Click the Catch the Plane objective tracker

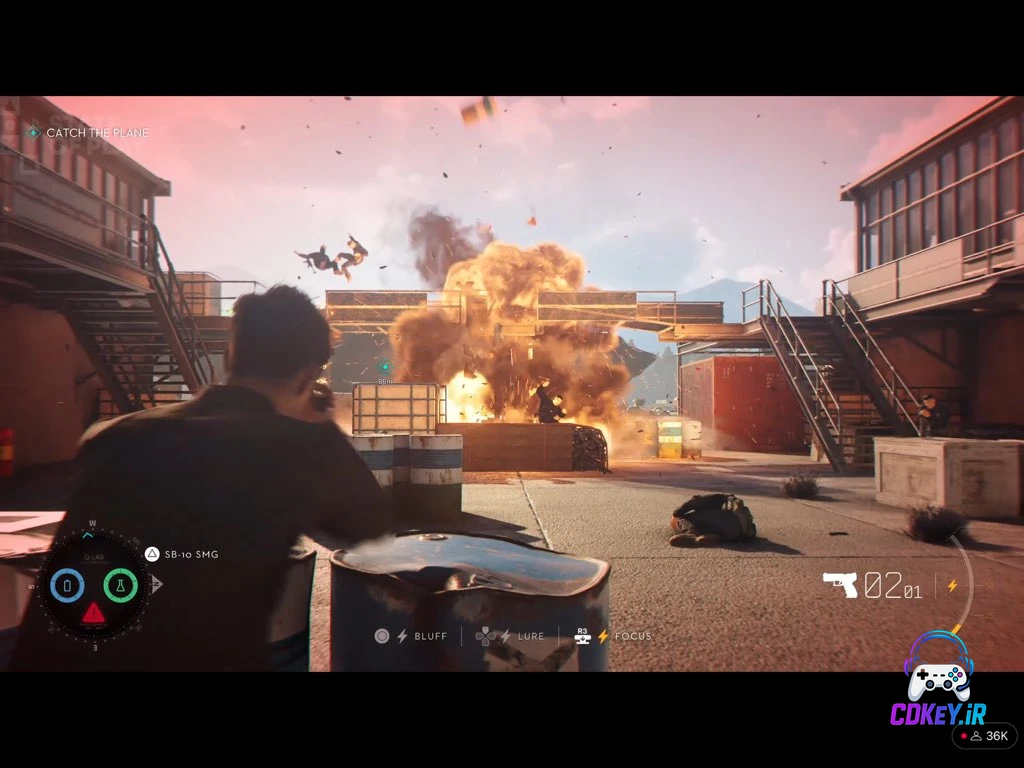click(x=88, y=133)
